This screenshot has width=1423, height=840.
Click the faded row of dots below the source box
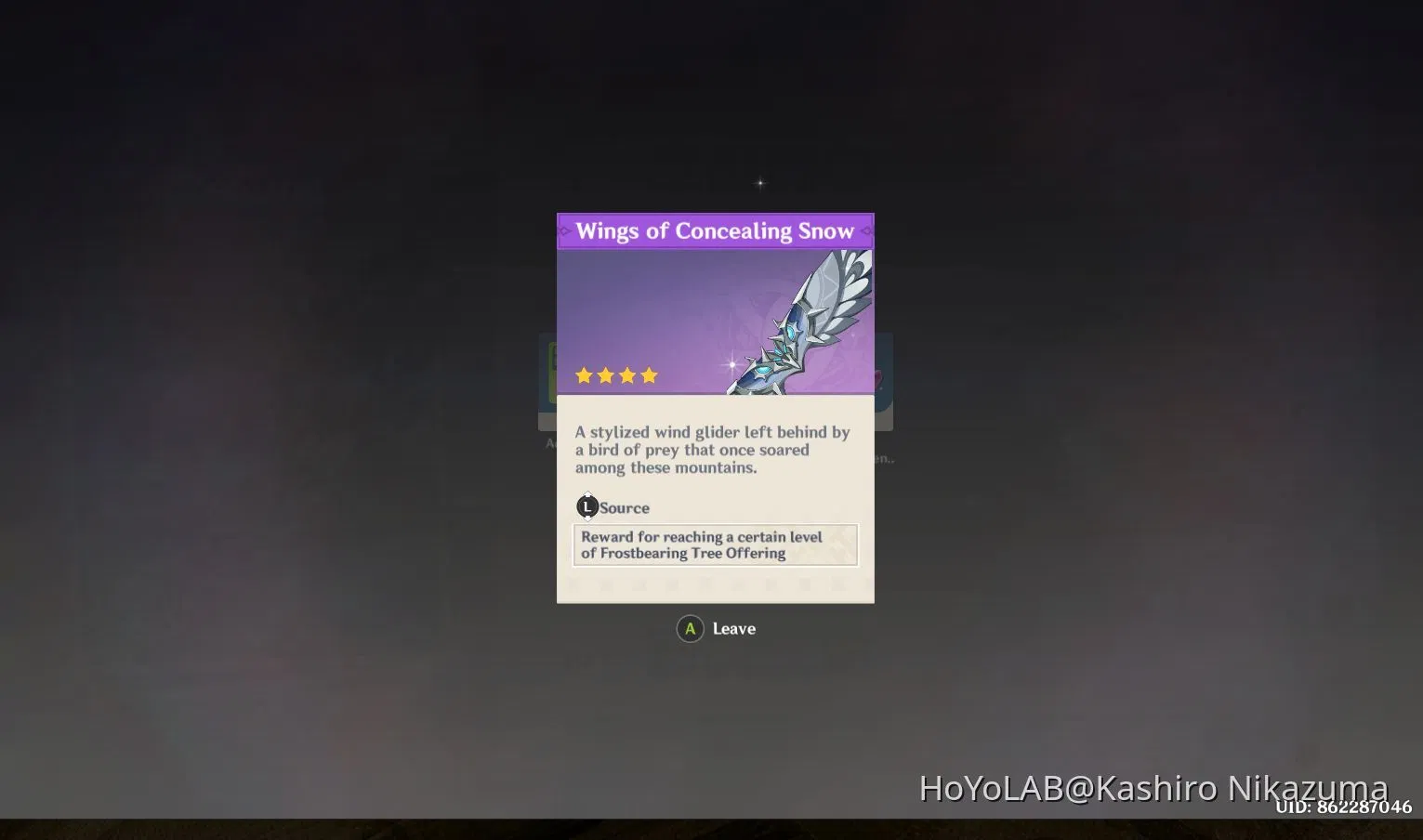[x=715, y=584]
